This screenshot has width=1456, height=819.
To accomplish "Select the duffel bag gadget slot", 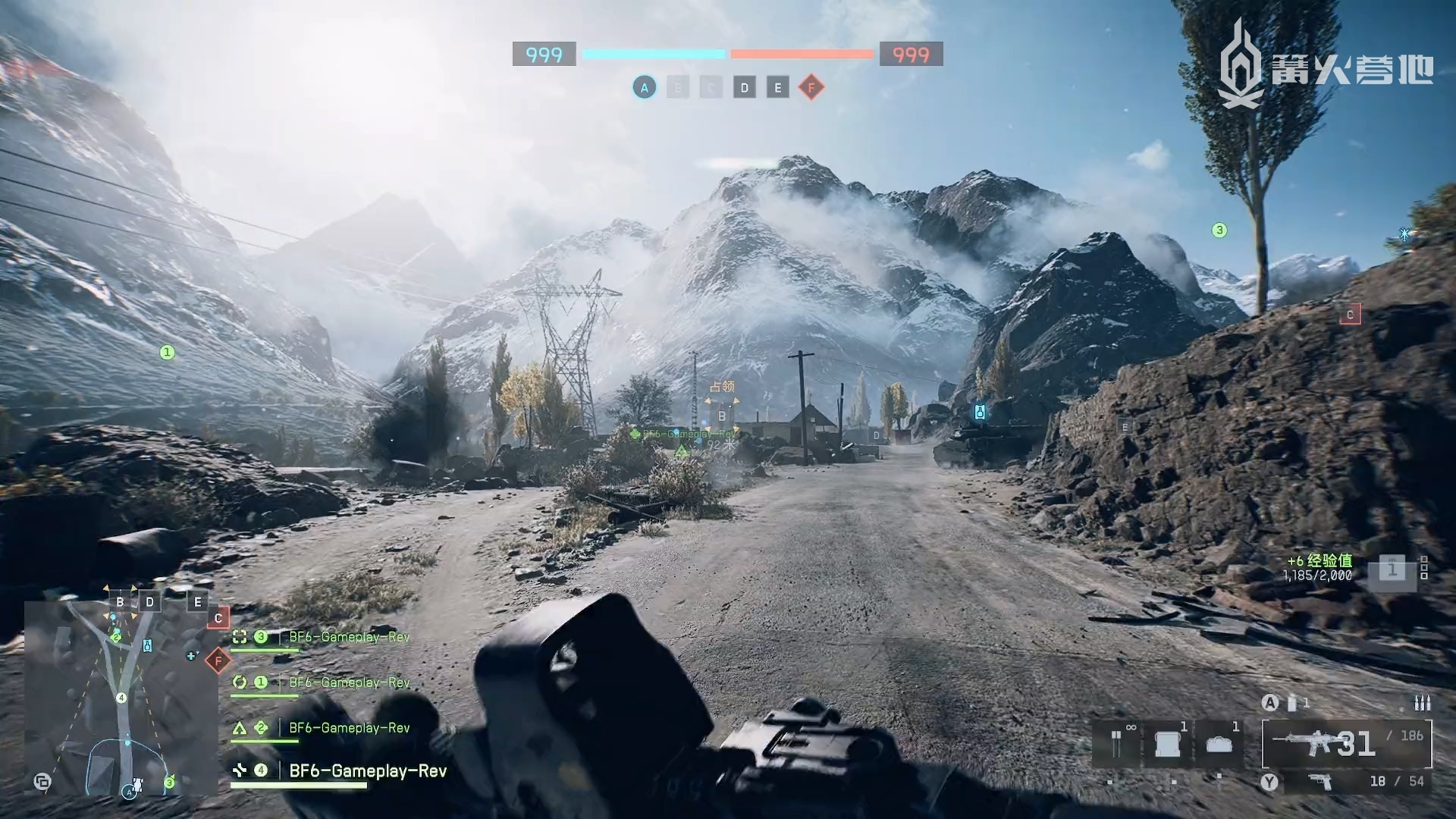I will coord(1219,744).
